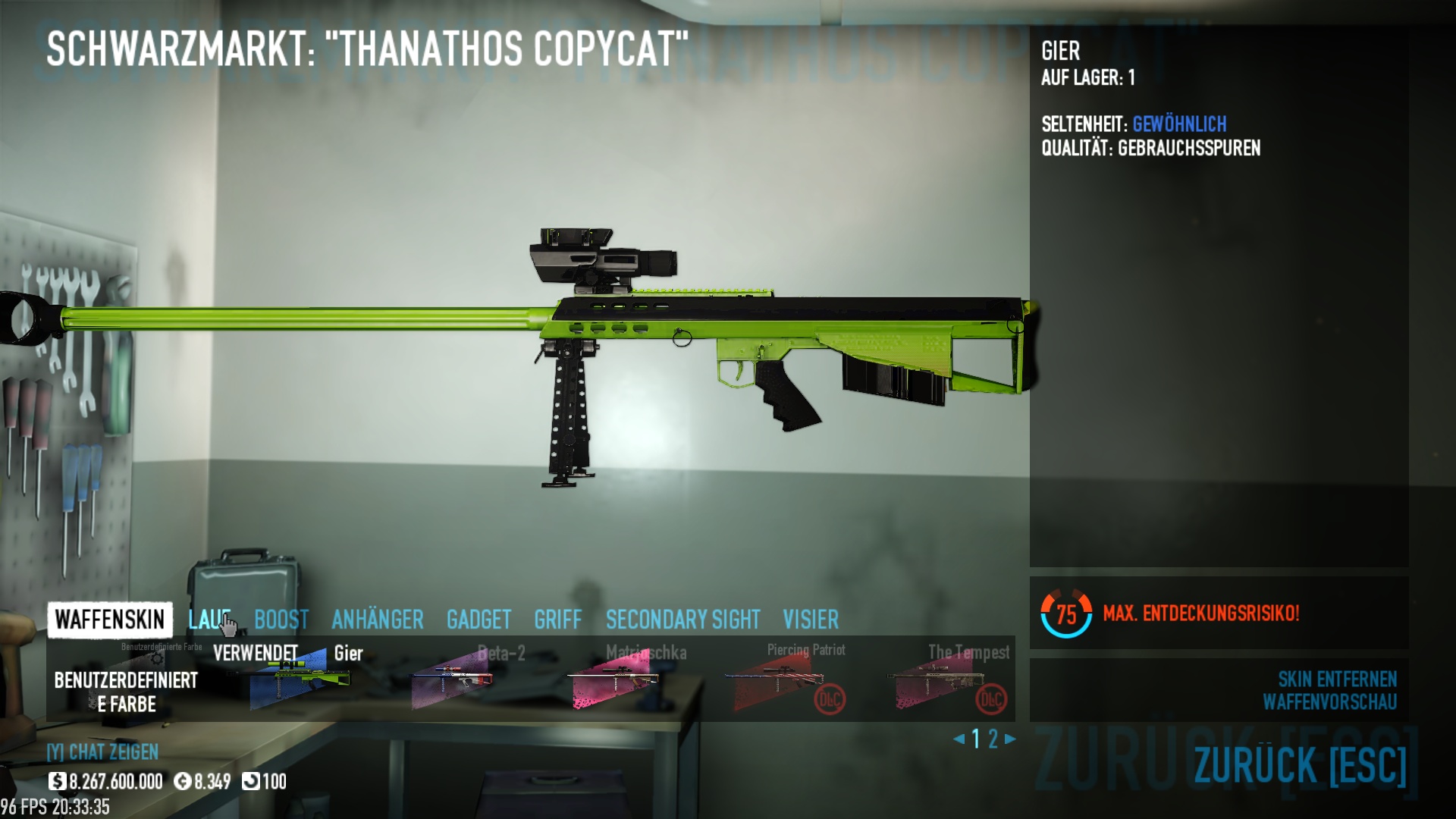Open the Gadget category

pyautogui.click(x=479, y=620)
